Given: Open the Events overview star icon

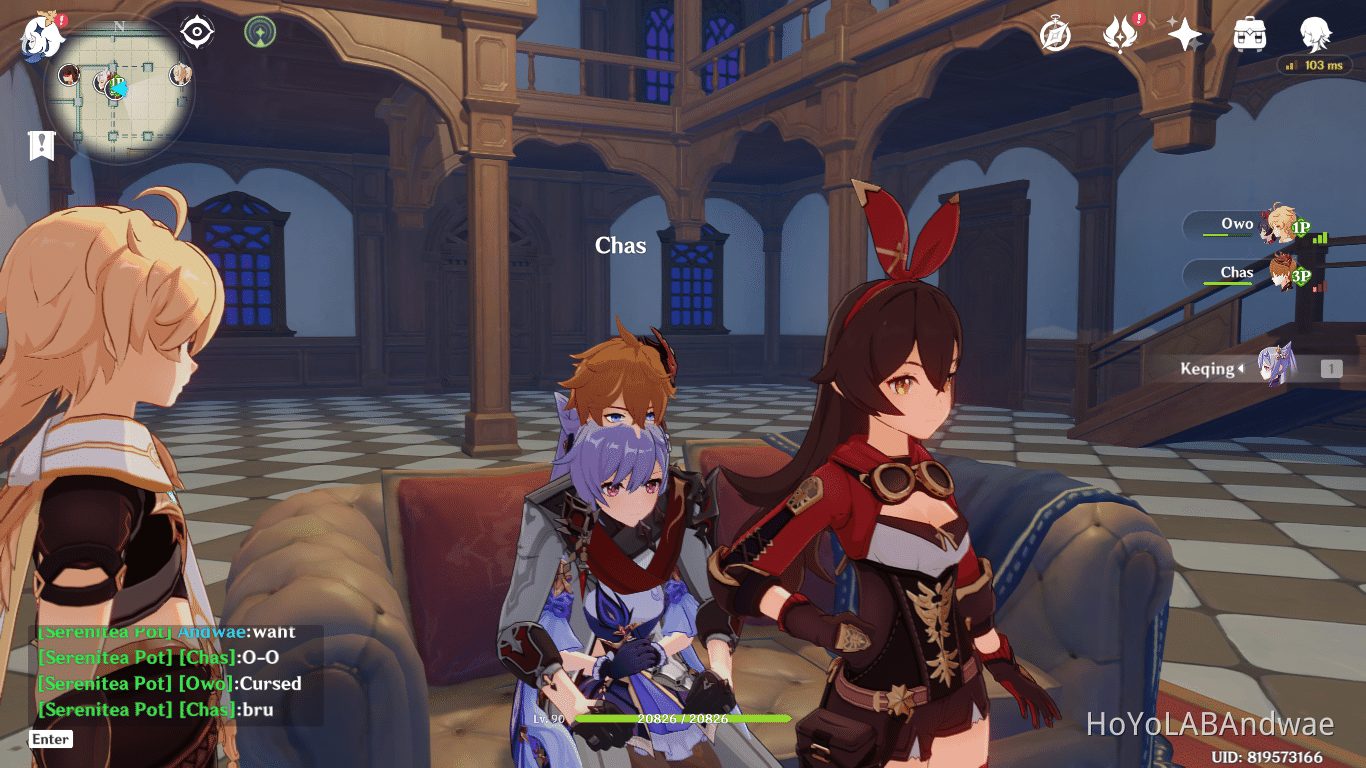Looking at the screenshot, I should tap(1184, 33).
